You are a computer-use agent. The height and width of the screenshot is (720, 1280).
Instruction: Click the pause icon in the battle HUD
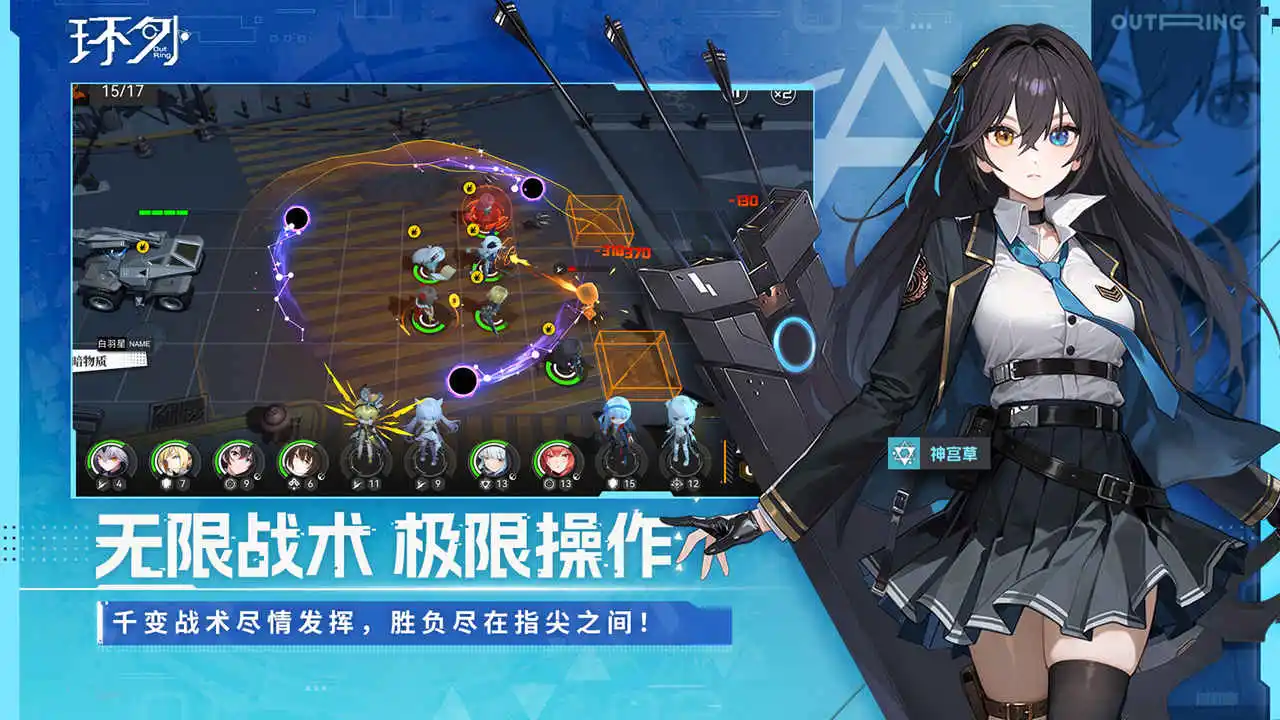click(735, 95)
